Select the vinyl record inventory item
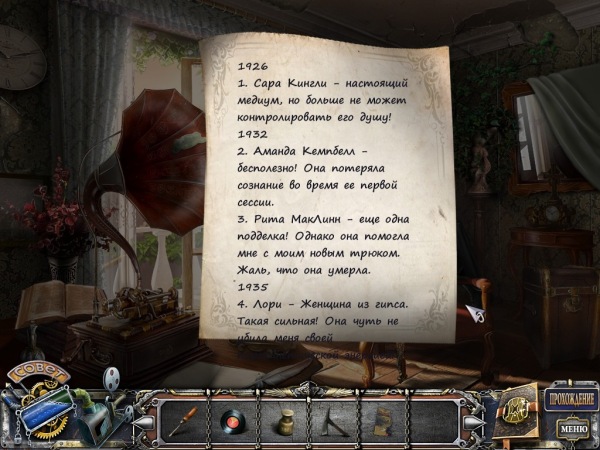This screenshot has width=600, height=450. (234, 419)
